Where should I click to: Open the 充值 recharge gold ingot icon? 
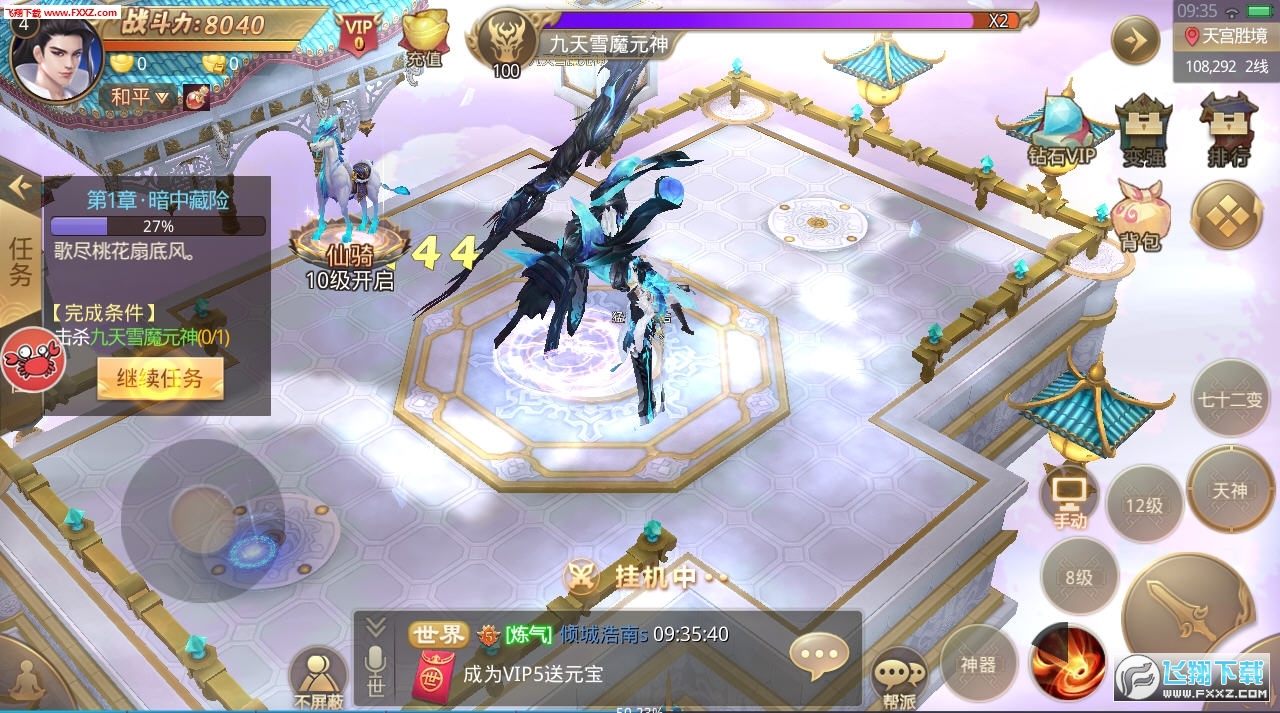[424, 40]
